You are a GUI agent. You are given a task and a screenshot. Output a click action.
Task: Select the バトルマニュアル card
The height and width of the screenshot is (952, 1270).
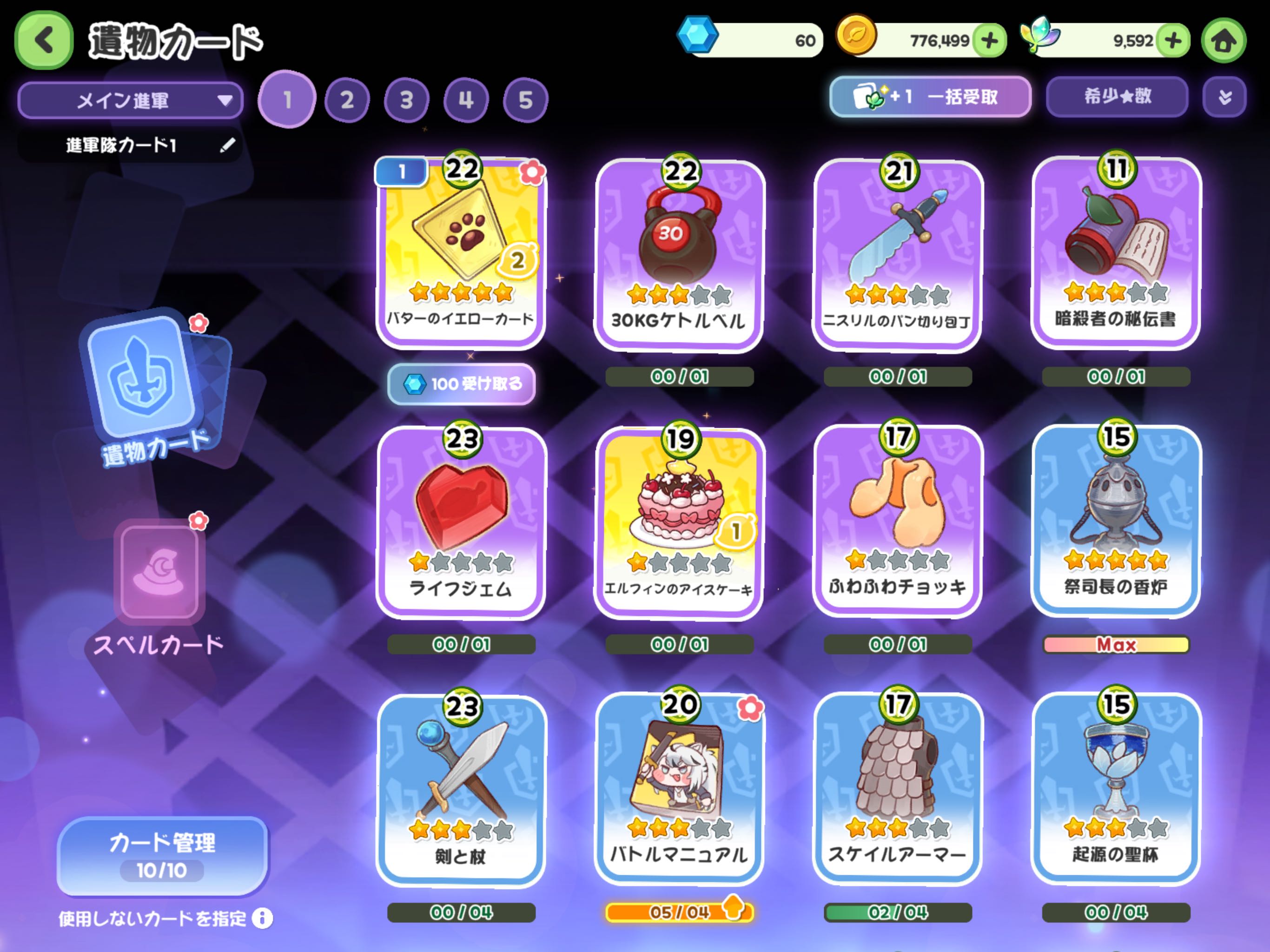point(679,789)
